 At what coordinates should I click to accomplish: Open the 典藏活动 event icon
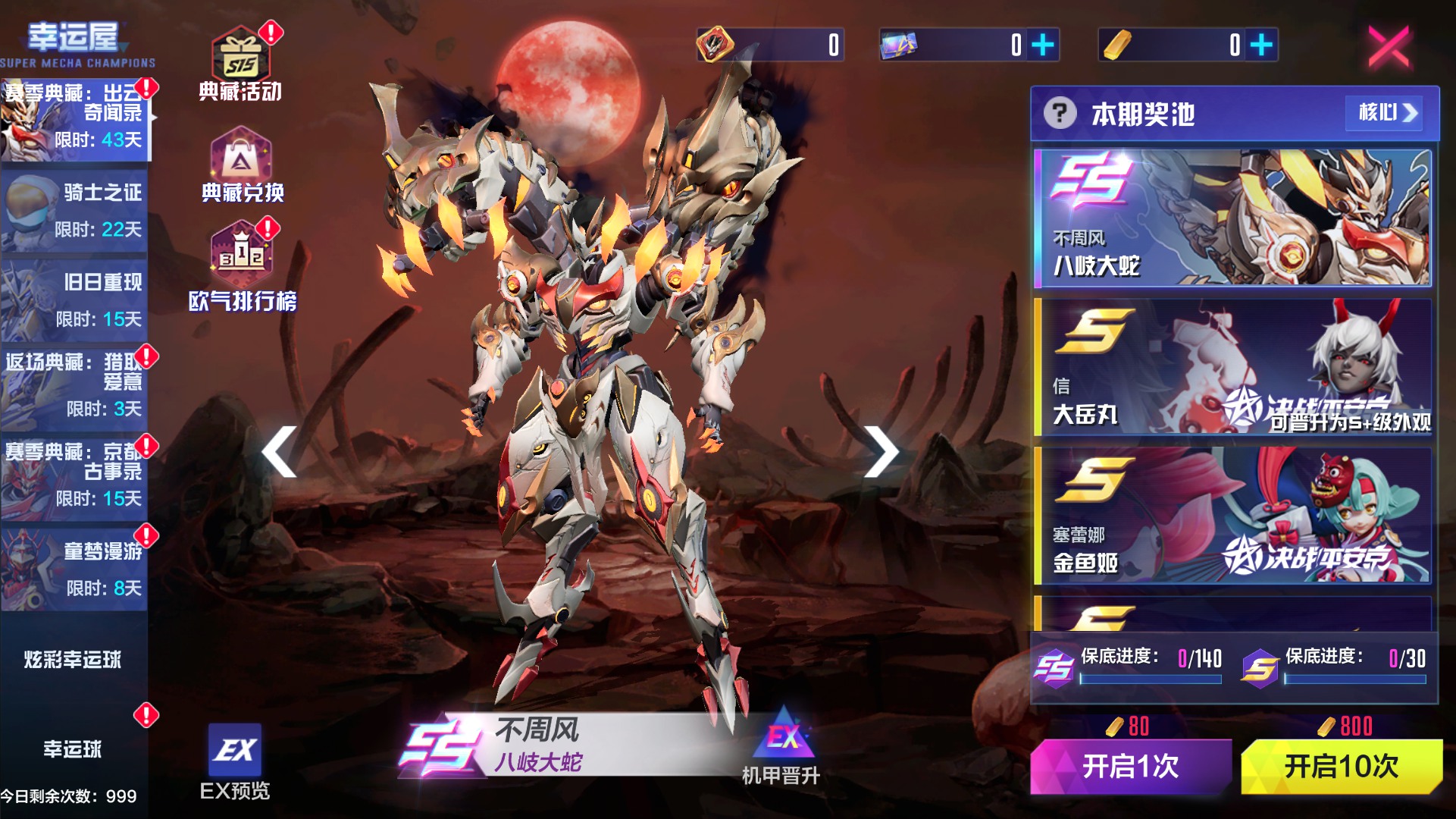240,65
